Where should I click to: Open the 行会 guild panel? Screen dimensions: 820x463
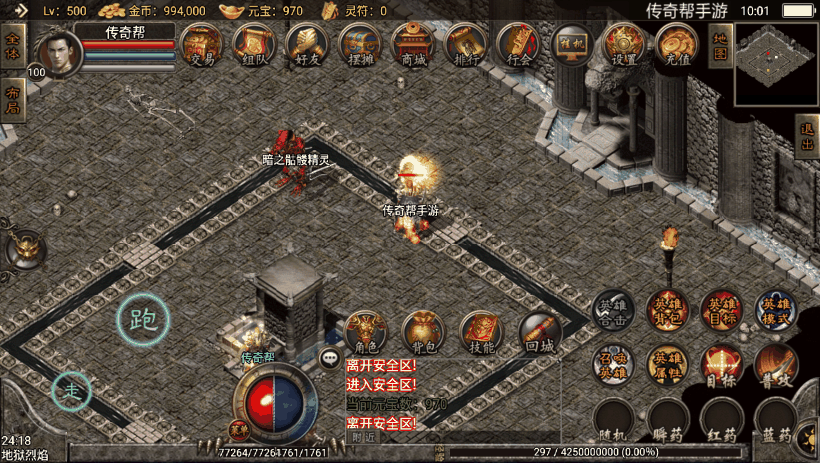click(x=519, y=46)
